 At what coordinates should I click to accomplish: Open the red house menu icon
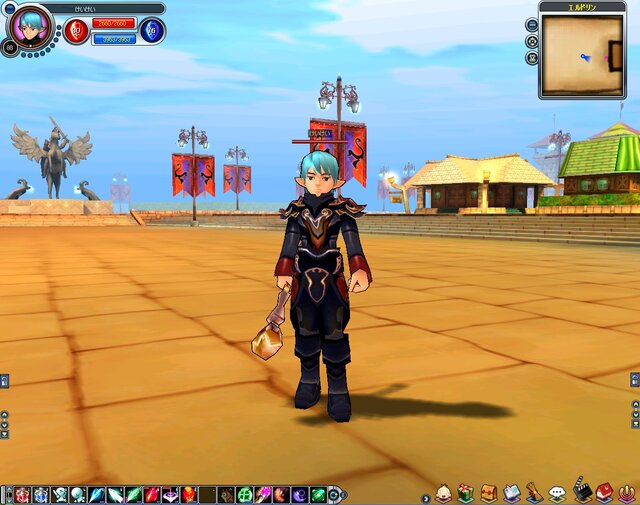[604, 493]
